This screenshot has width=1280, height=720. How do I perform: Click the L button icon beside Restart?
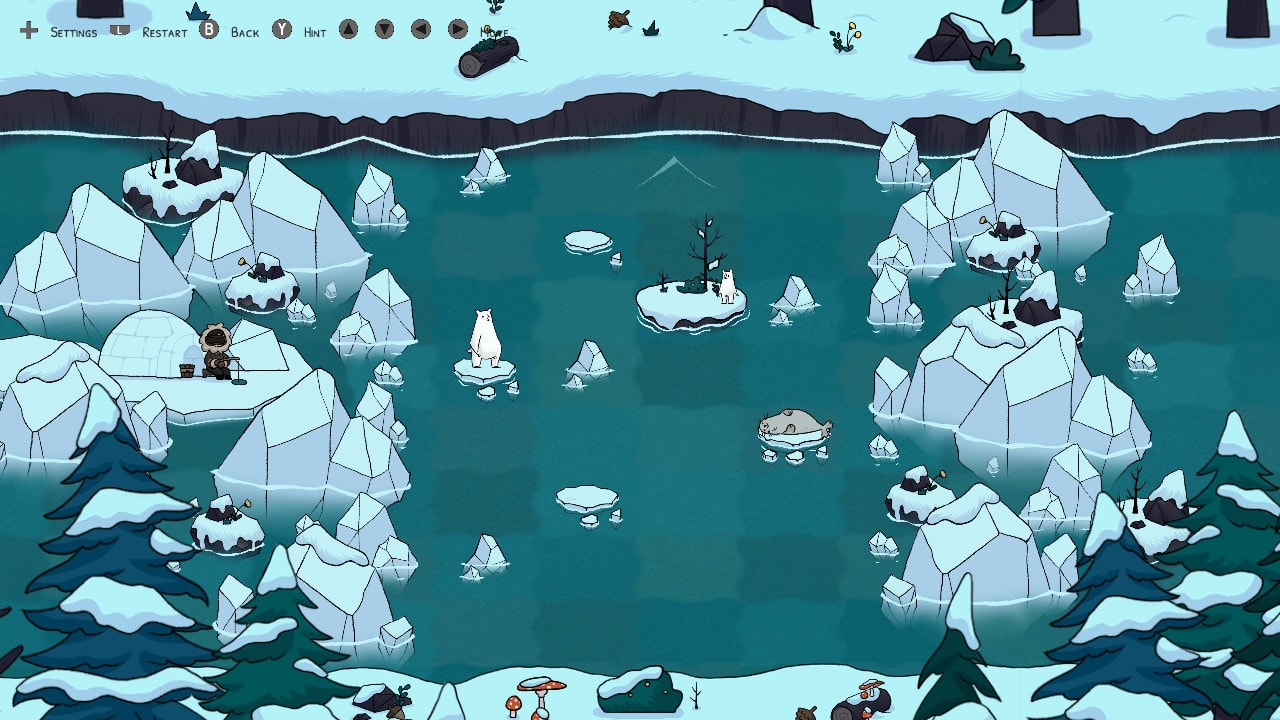point(118,31)
